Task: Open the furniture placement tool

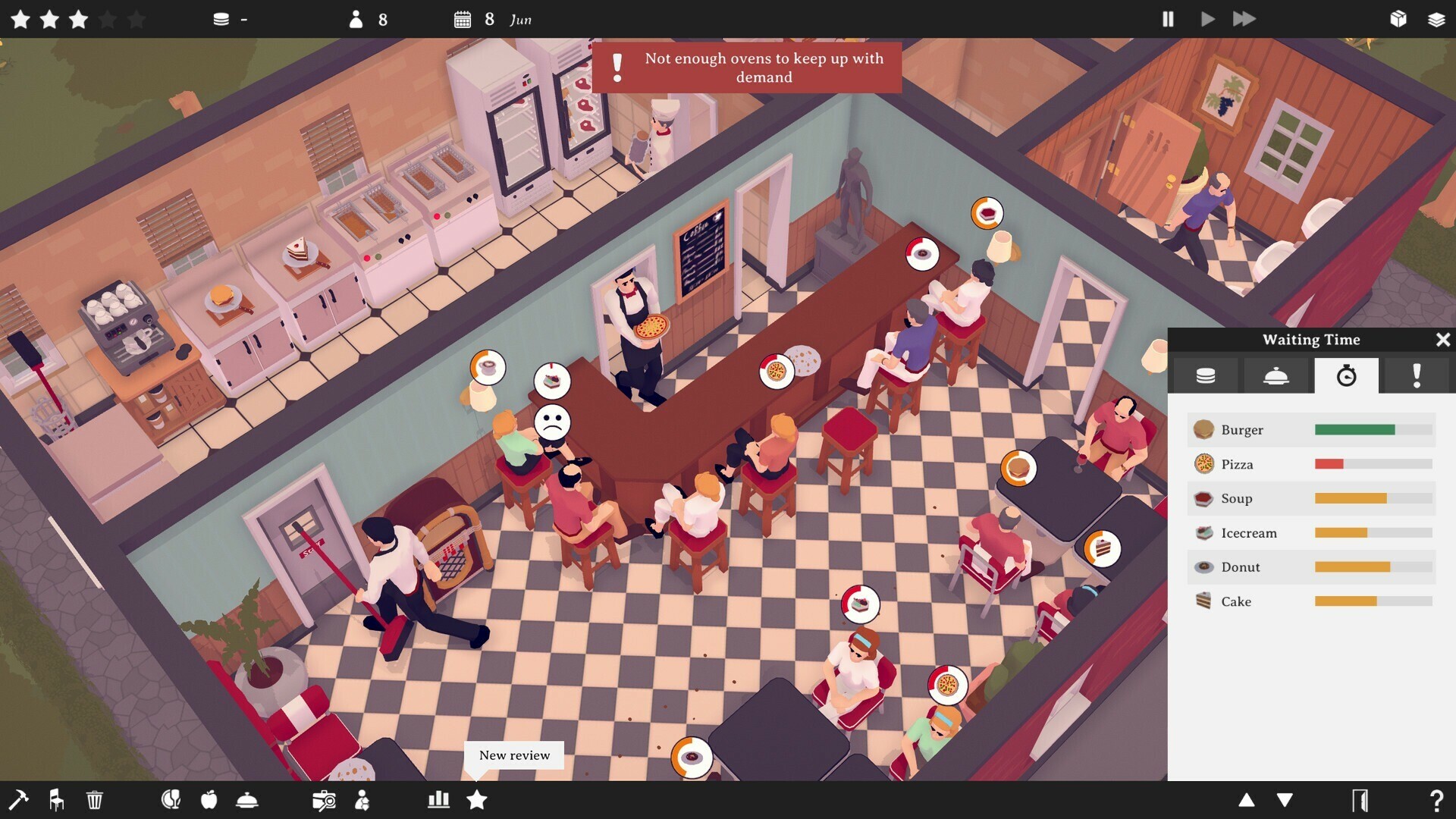Action: pos(55,800)
